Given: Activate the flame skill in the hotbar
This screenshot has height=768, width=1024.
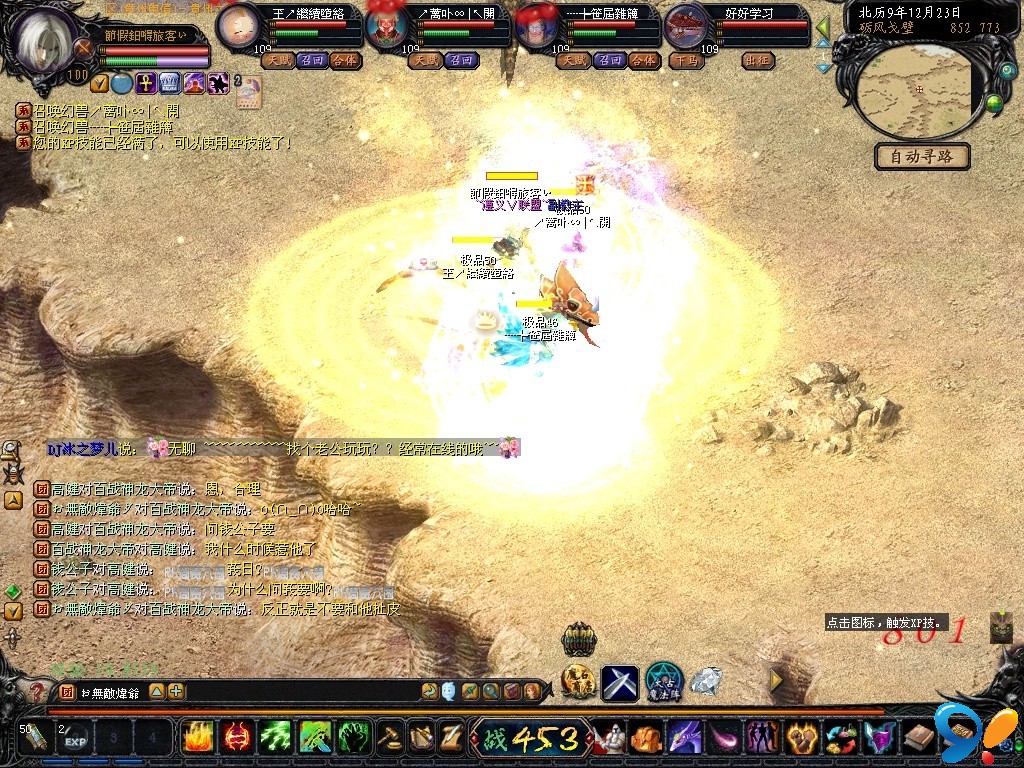Looking at the screenshot, I should tap(197, 738).
